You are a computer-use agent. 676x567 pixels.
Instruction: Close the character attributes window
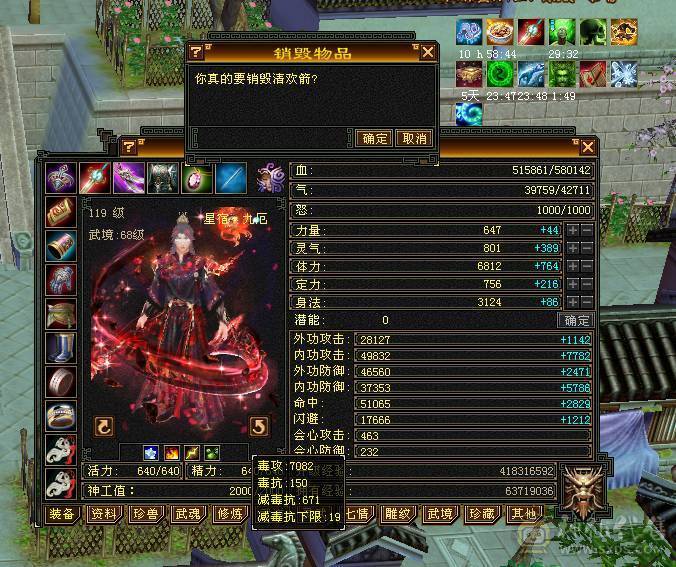coord(588,147)
